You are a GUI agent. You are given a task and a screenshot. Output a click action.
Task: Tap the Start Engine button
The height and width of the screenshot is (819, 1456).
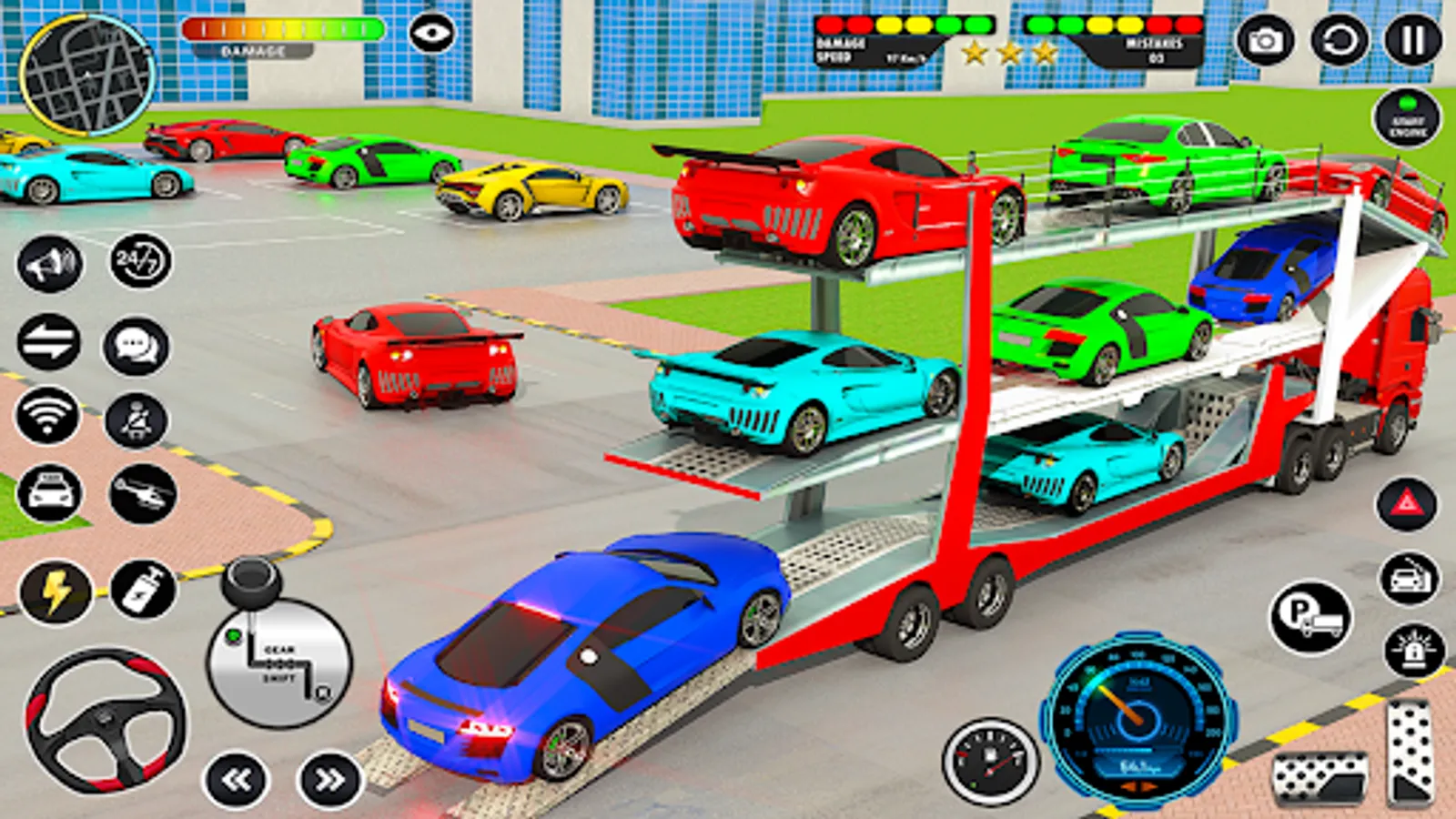tap(1407, 118)
